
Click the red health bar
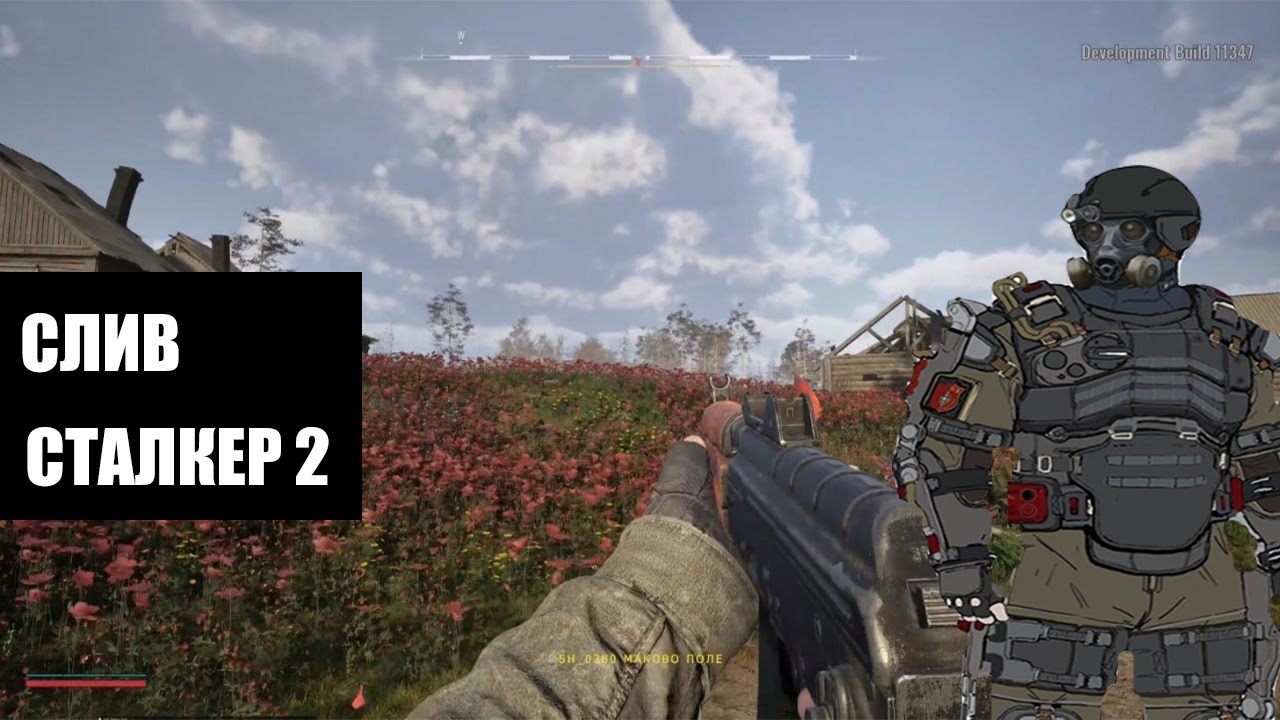click(85, 684)
